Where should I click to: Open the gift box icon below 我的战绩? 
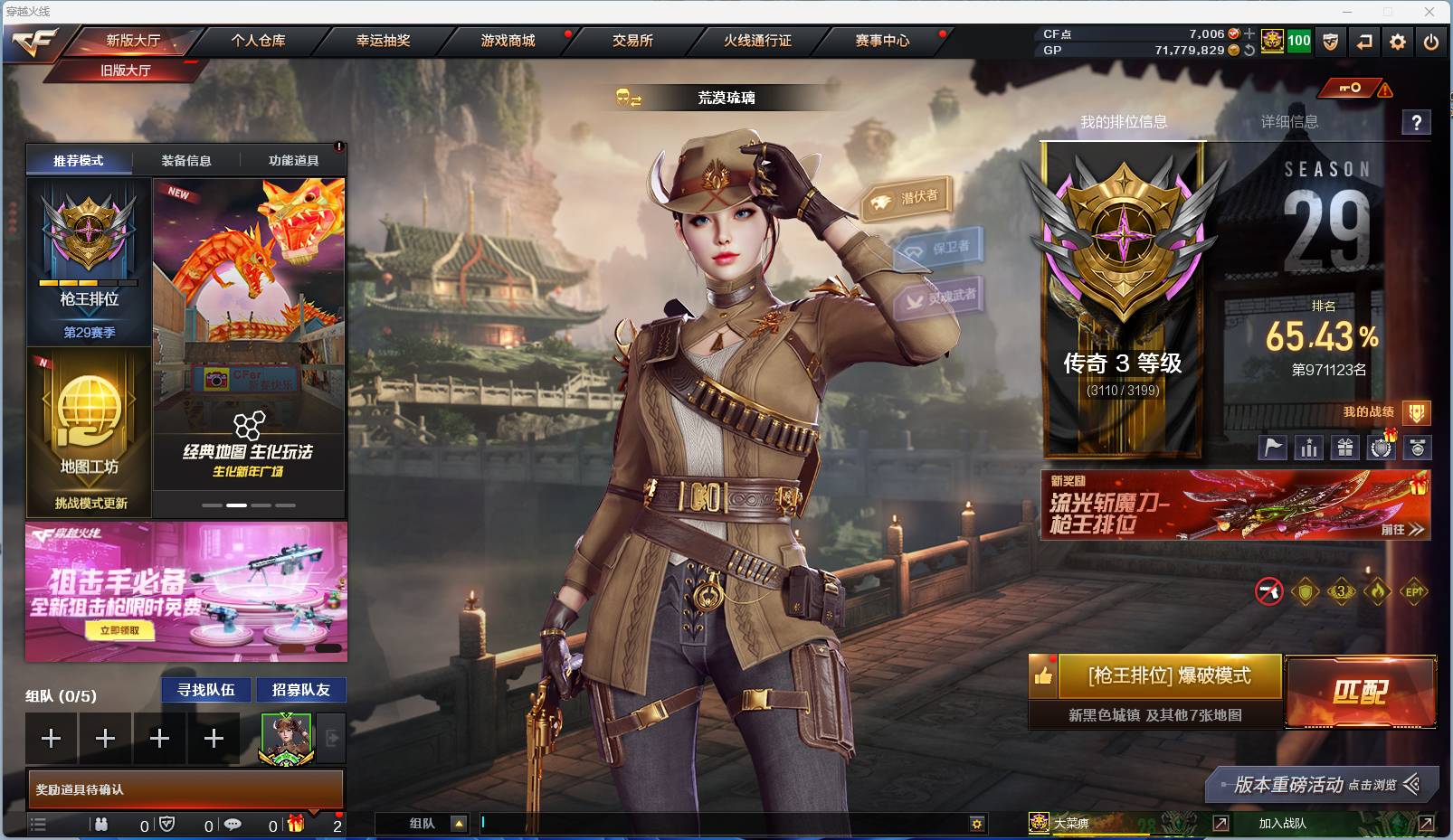click(1345, 447)
